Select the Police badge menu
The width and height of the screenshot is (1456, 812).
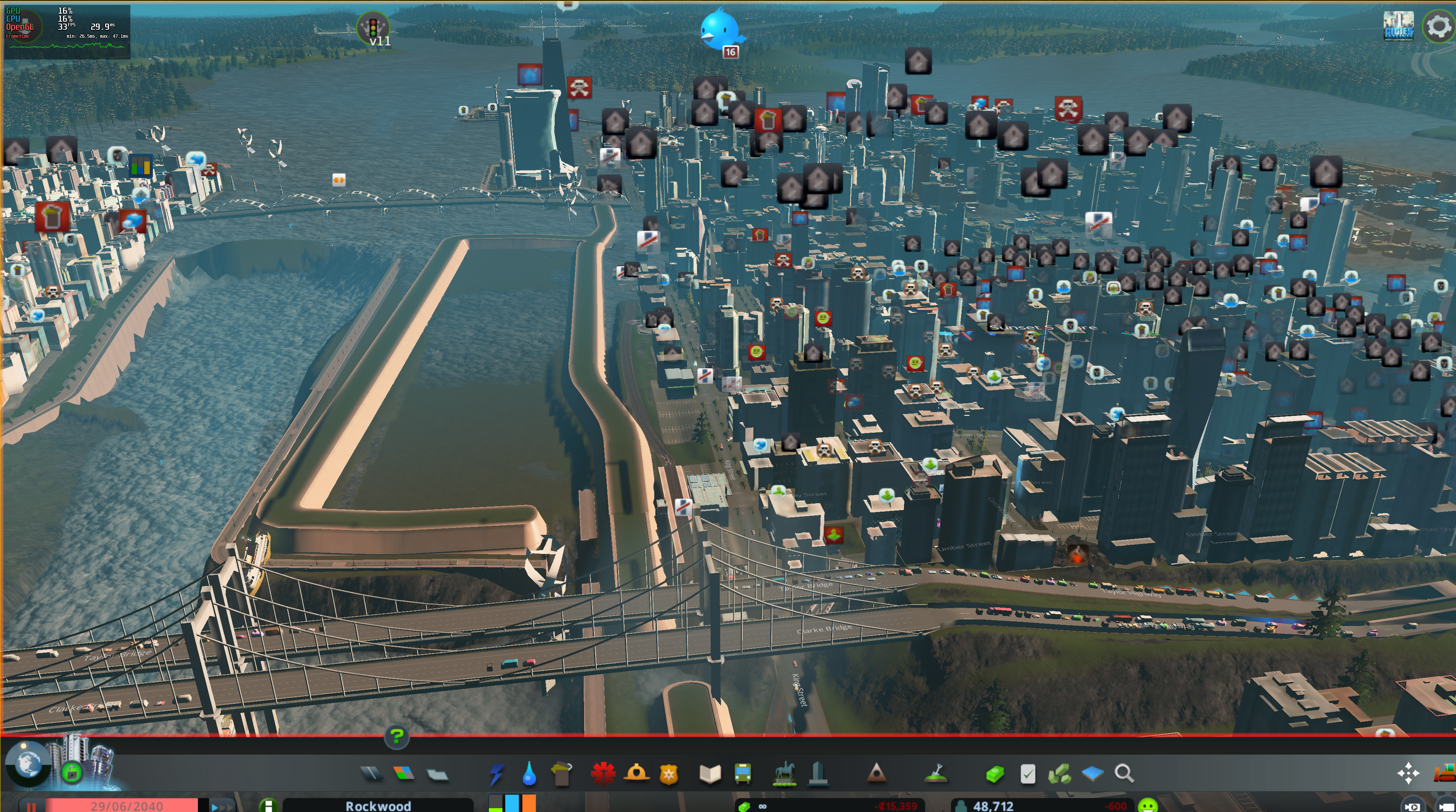tap(669, 773)
